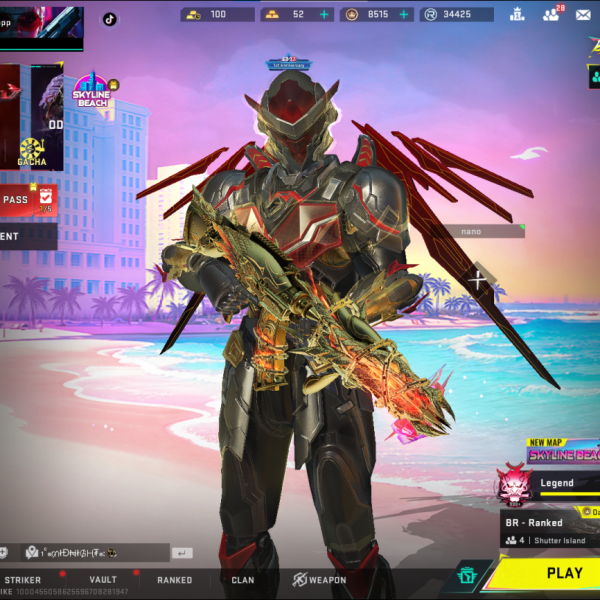Switch to the Ranked tab
Image resolution: width=600 pixels, height=600 pixels.
[x=174, y=580]
